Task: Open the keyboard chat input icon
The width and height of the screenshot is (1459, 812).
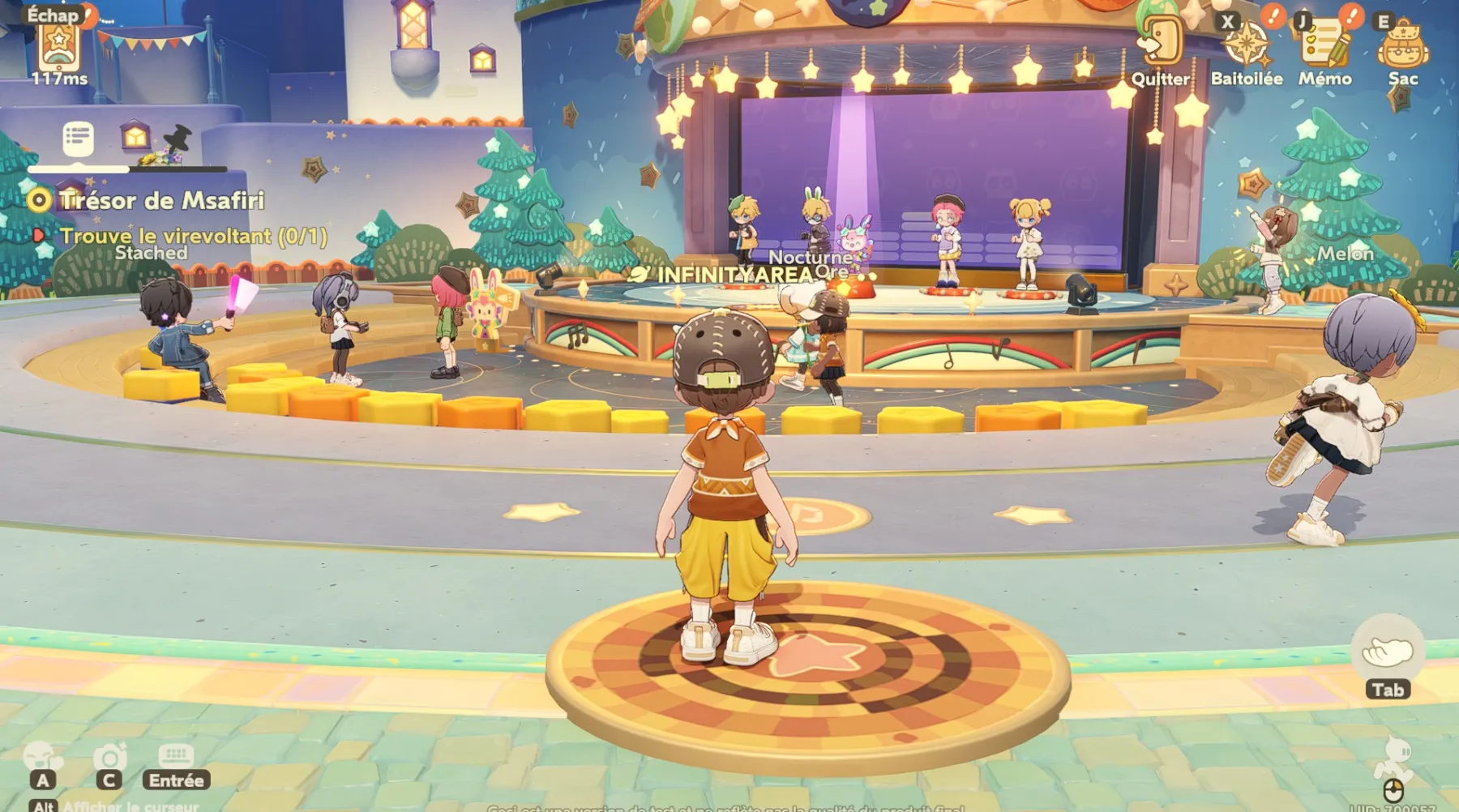Action: click(176, 757)
